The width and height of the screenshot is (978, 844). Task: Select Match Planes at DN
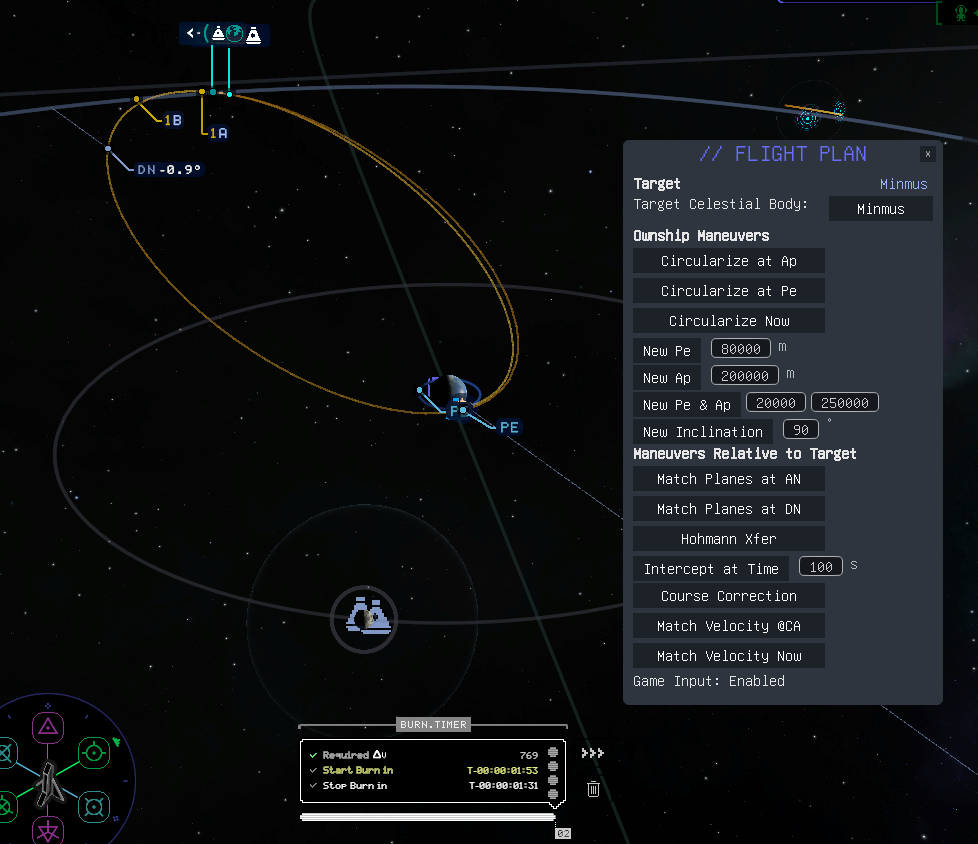click(729, 509)
